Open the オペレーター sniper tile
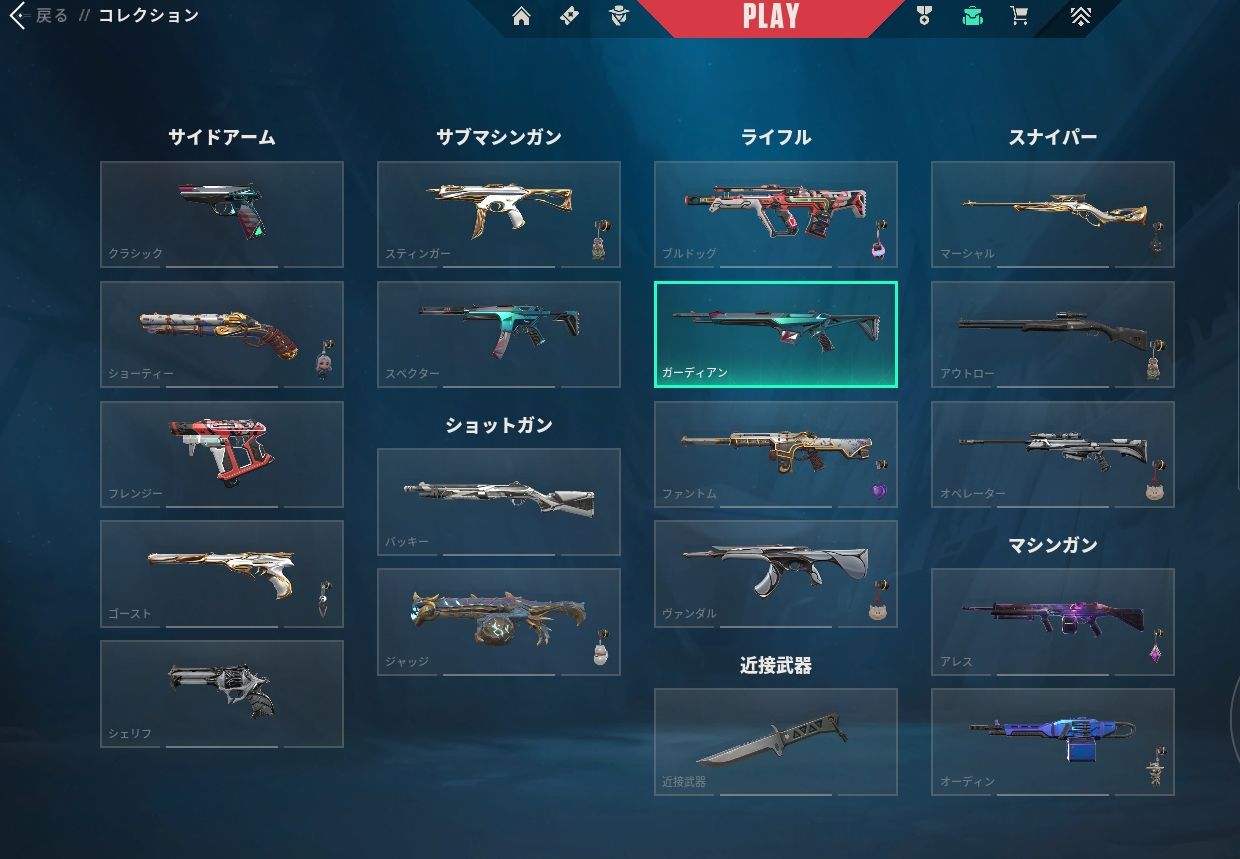The height and width of the screenshot is (859, 1240). [x=1052, y=454]
